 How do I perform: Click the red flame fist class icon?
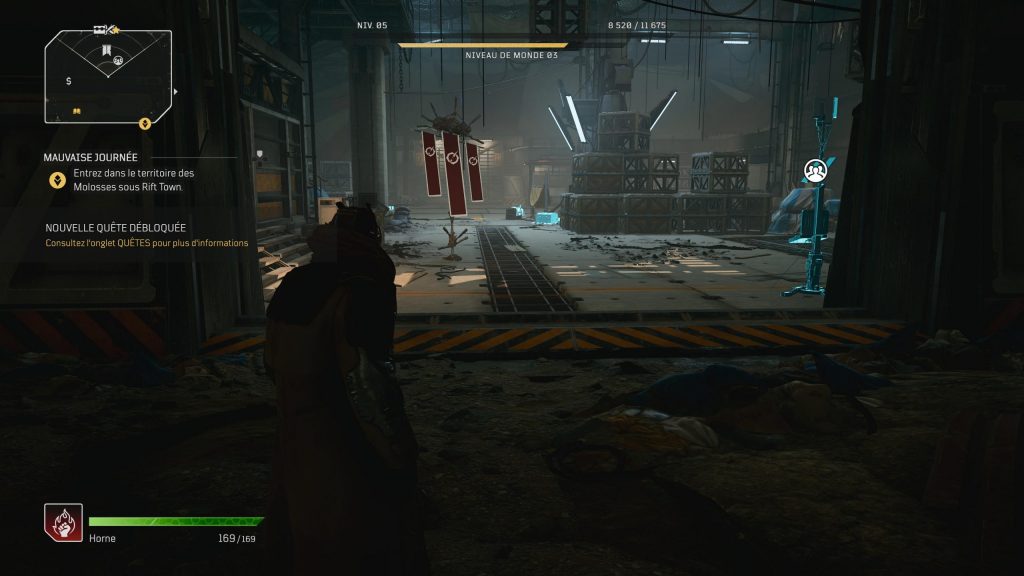coord(63,523)
